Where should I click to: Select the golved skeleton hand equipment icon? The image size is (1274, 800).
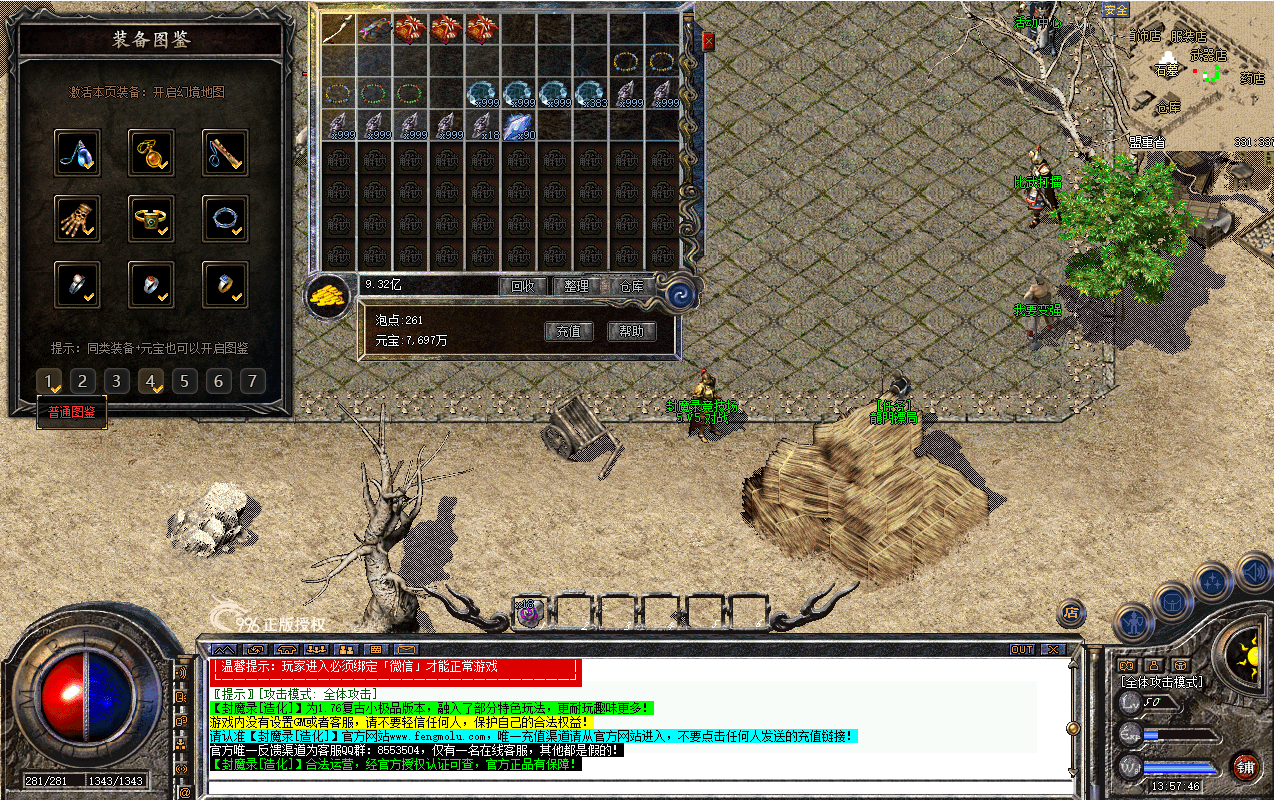coord(78,217)
